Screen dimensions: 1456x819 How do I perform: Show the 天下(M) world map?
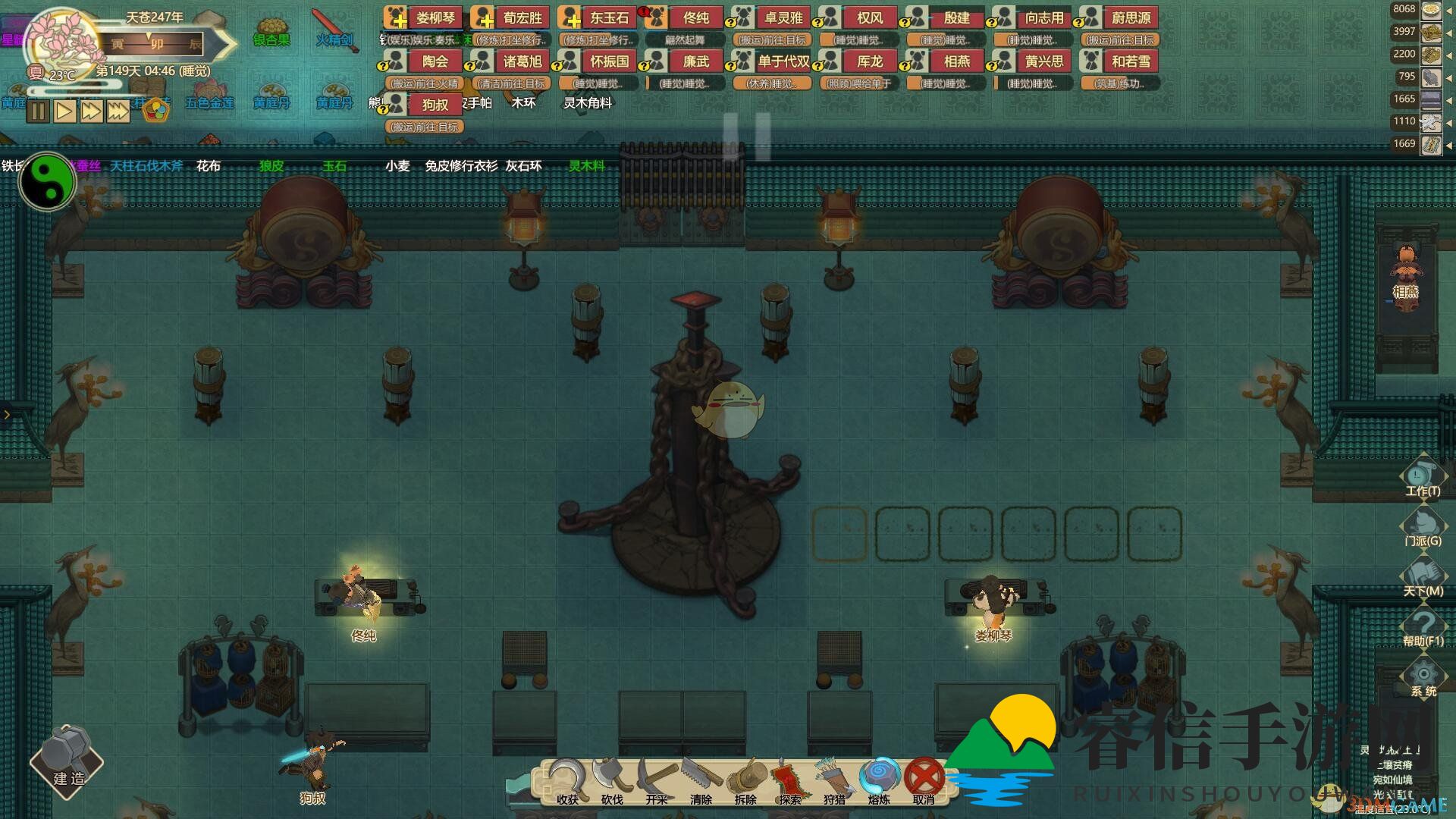[1423, 576]
